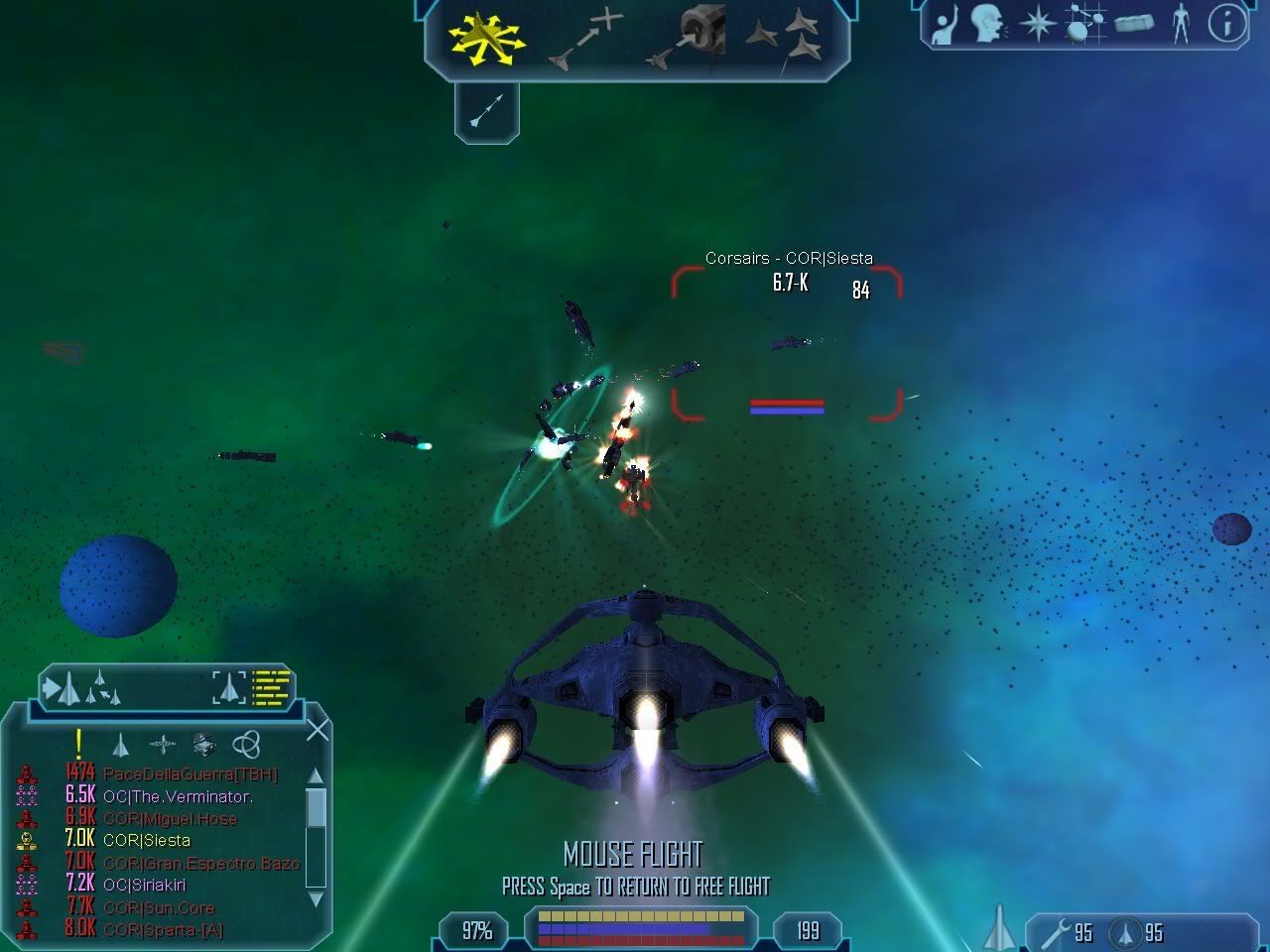Open the cargo crate Inventory icon
Viewport: 1270px width, 952px height.
1134,24
